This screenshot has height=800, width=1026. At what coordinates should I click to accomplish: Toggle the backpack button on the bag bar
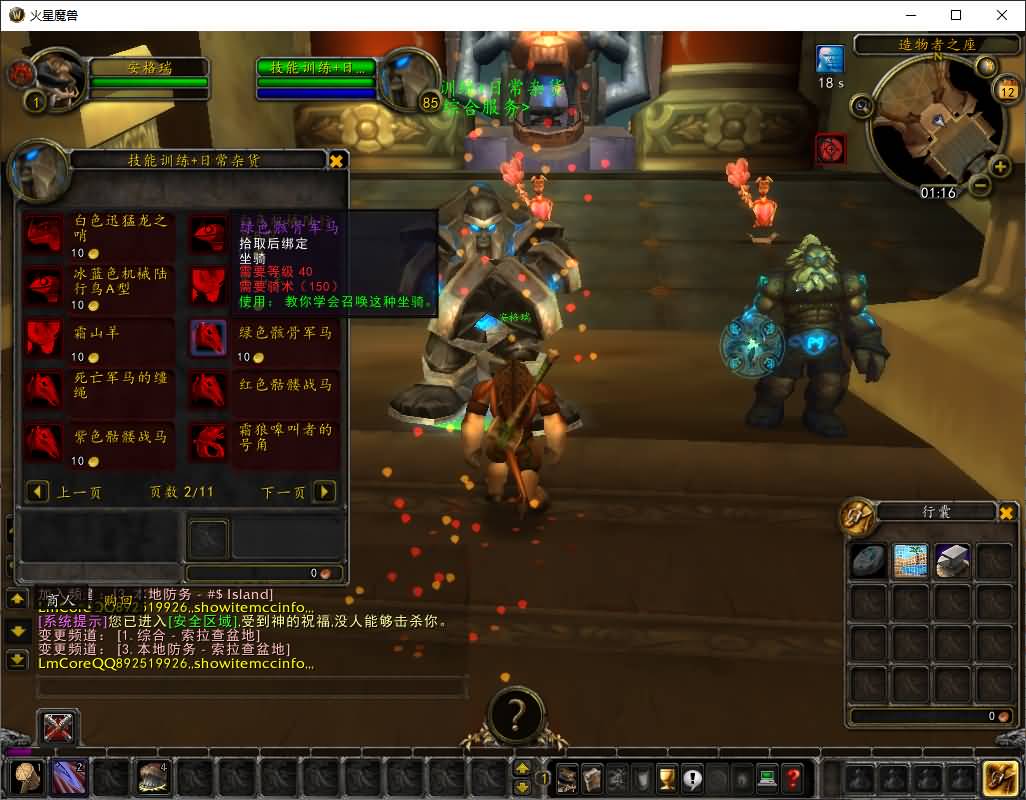click(x=999, y=777)
